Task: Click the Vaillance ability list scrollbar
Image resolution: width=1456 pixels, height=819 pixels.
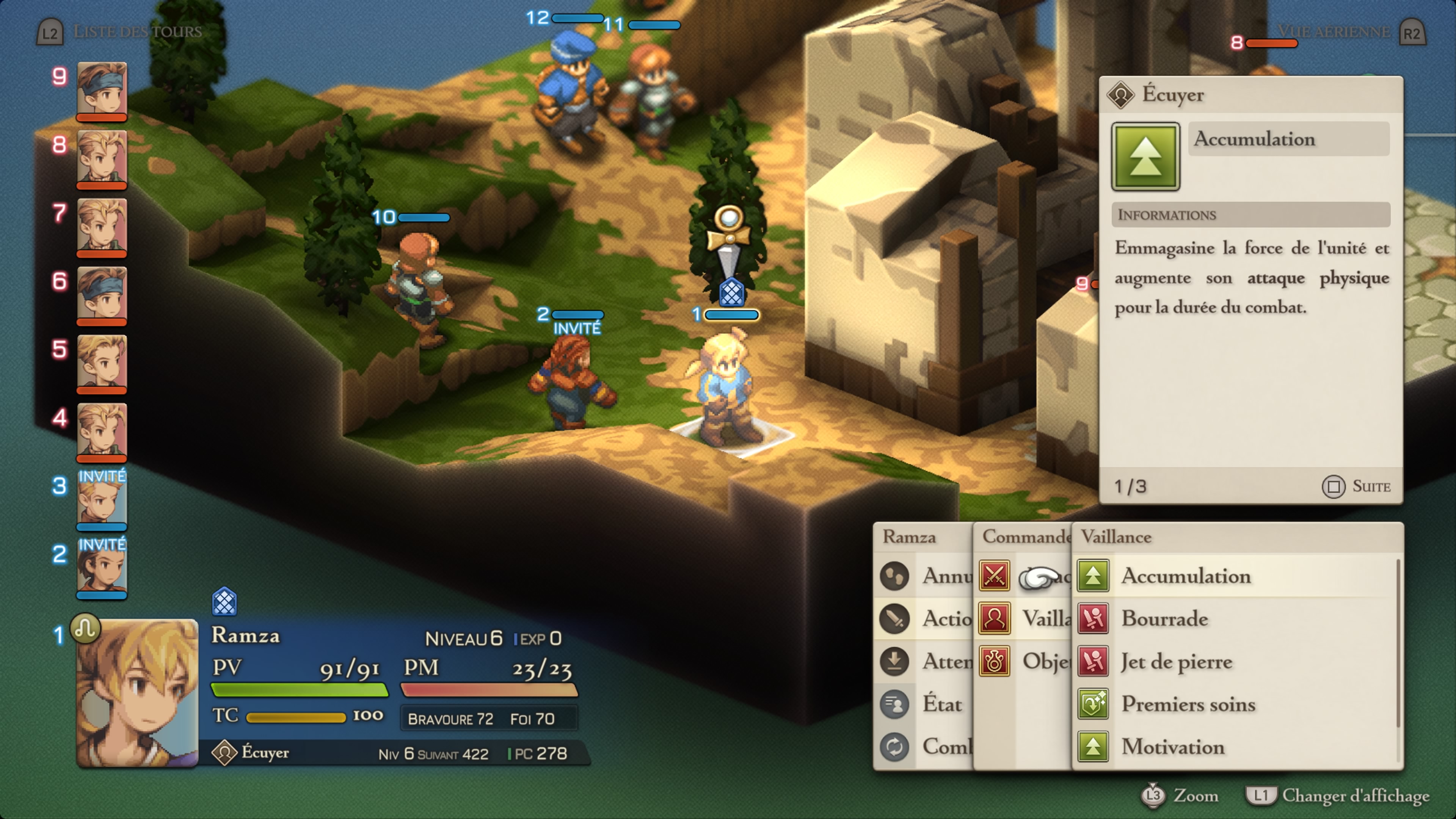Action: (1397, 644)
